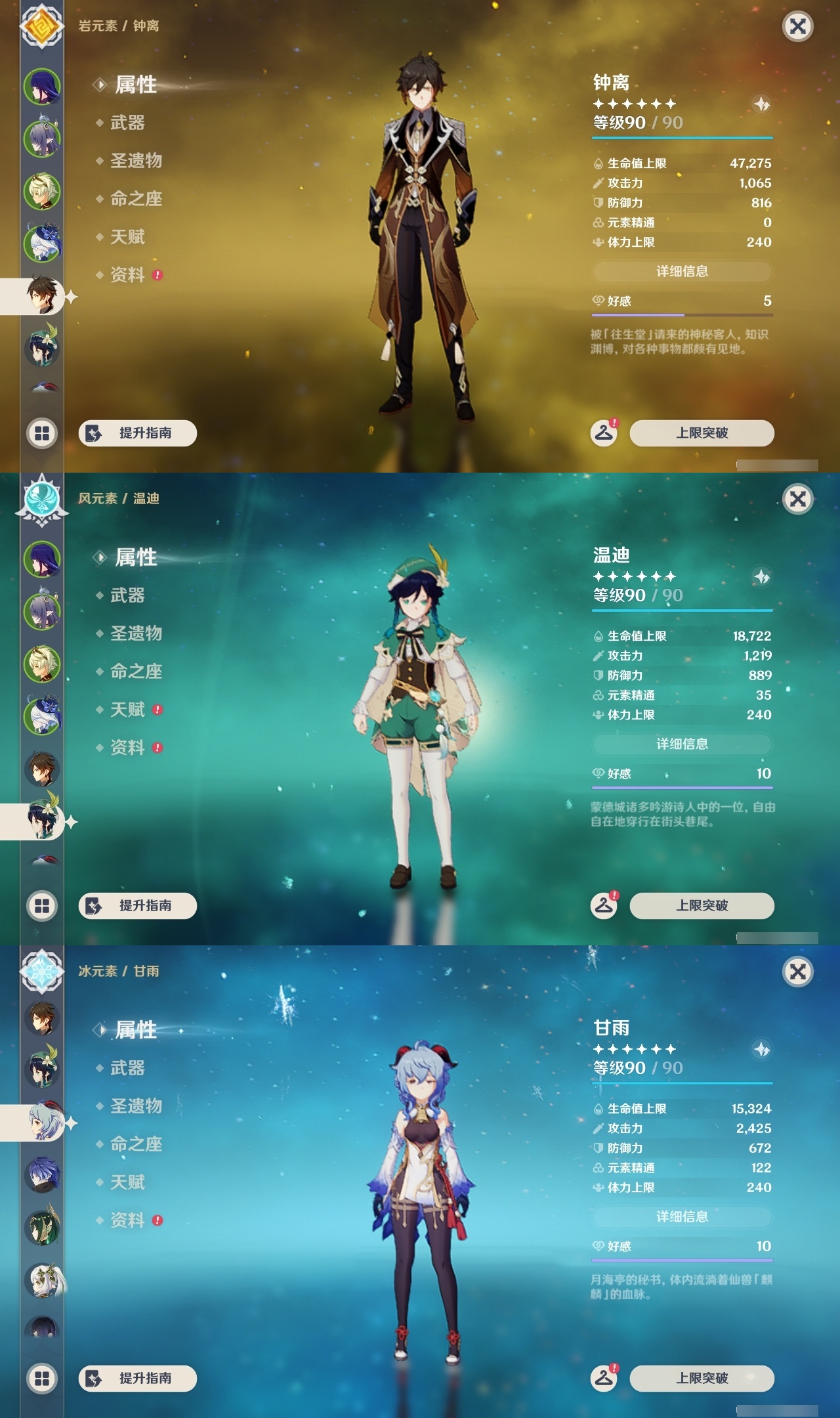Click the character outfit icon with red notification badge

(x=604, y=434)
